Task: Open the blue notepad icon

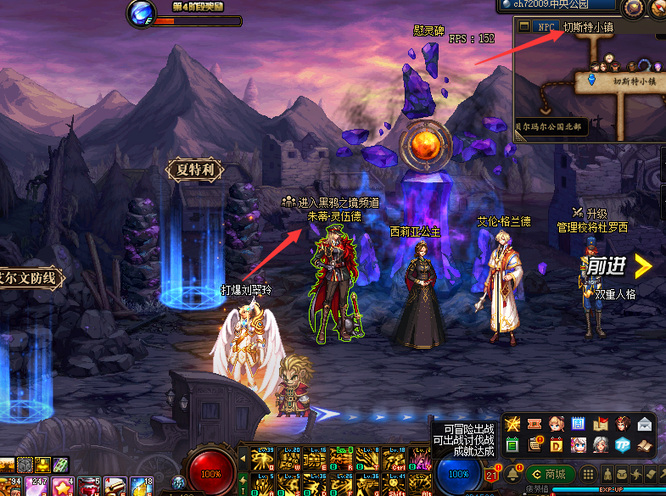Action: 578,423
